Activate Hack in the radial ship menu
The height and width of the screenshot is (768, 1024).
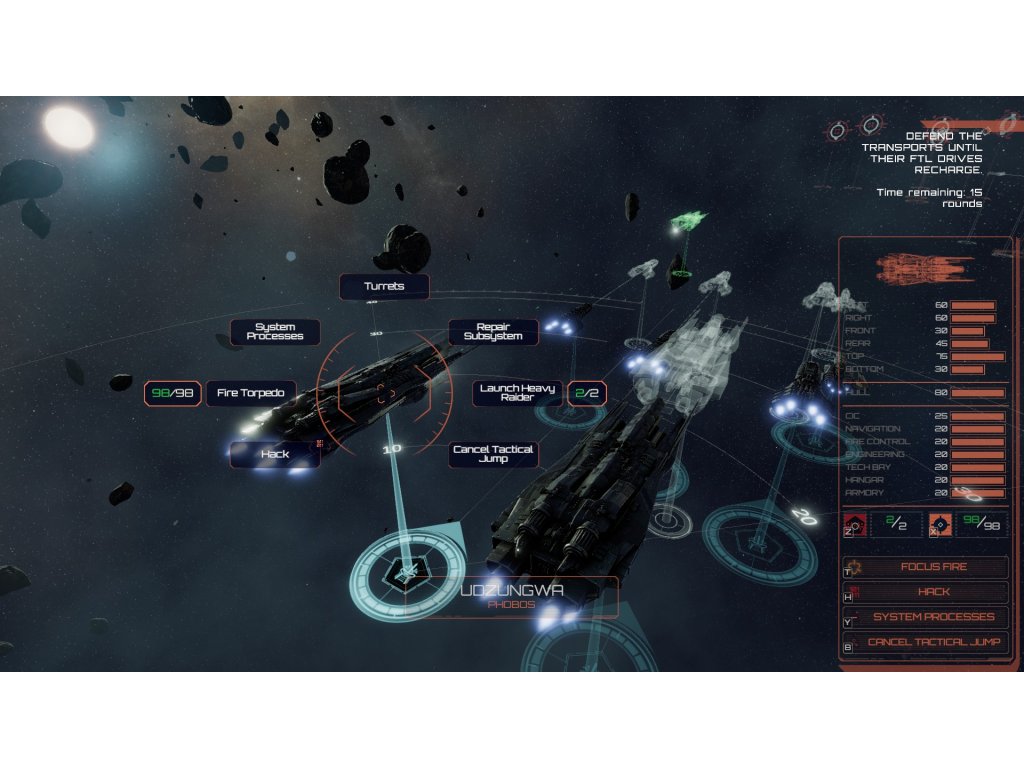275,454
